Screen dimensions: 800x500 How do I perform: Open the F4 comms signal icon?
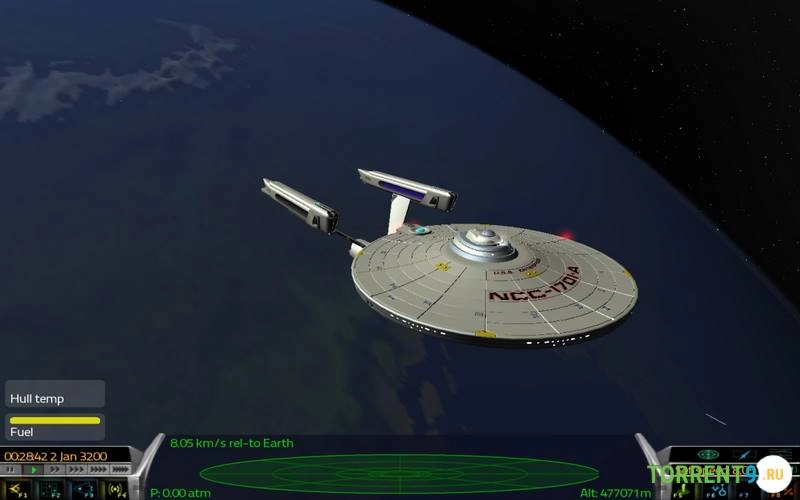coord(115,489)
